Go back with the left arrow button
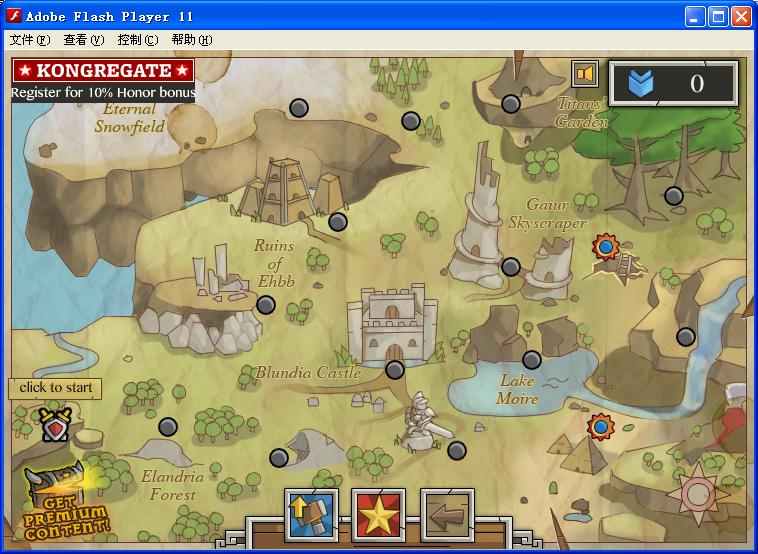This screenshot has width=758, height=554. click(446, 514)
